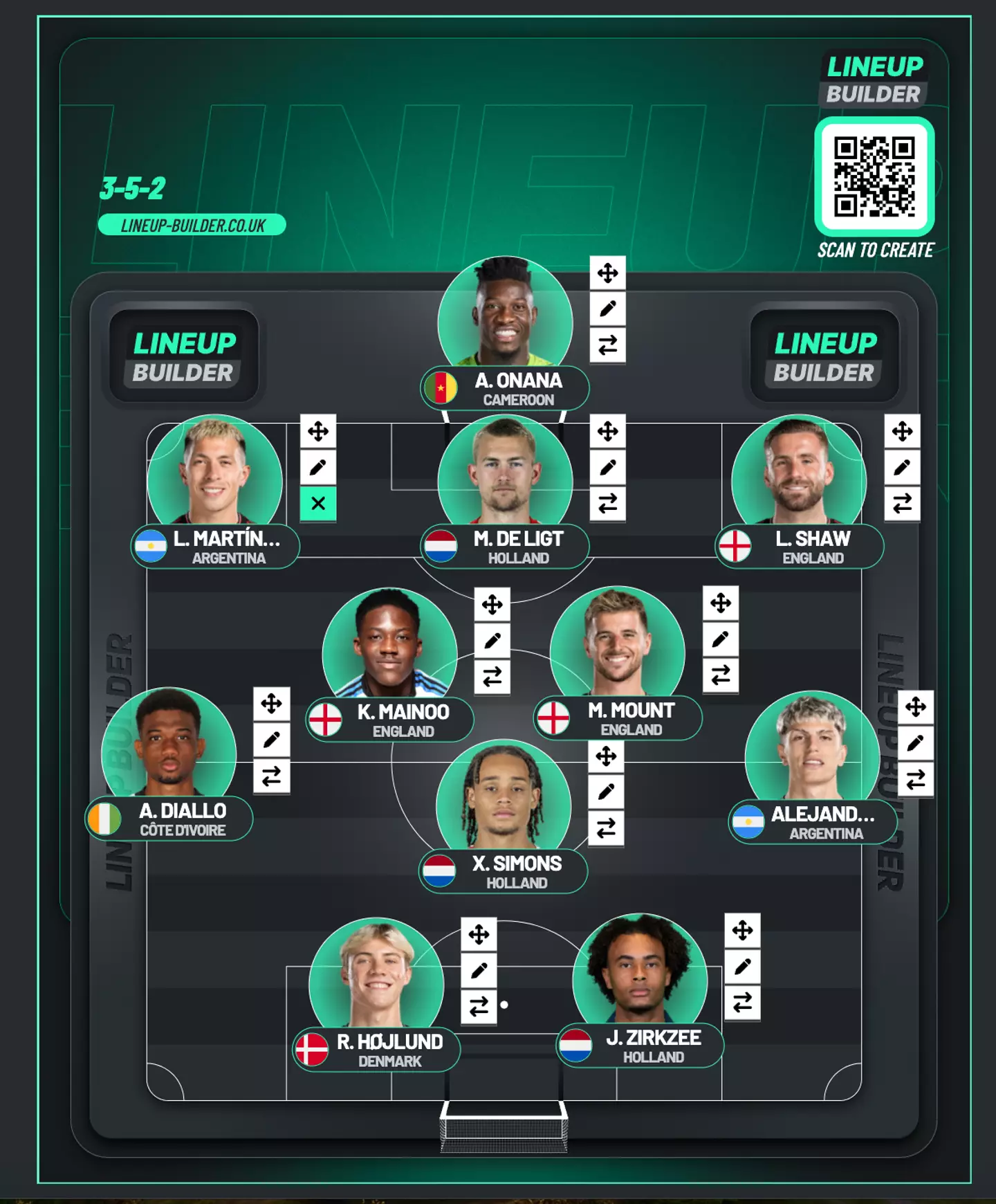Remove L. Martínez using the green X
Image resolution: width=996 pixels, height=1204 pixels.
tap(317, 503)
